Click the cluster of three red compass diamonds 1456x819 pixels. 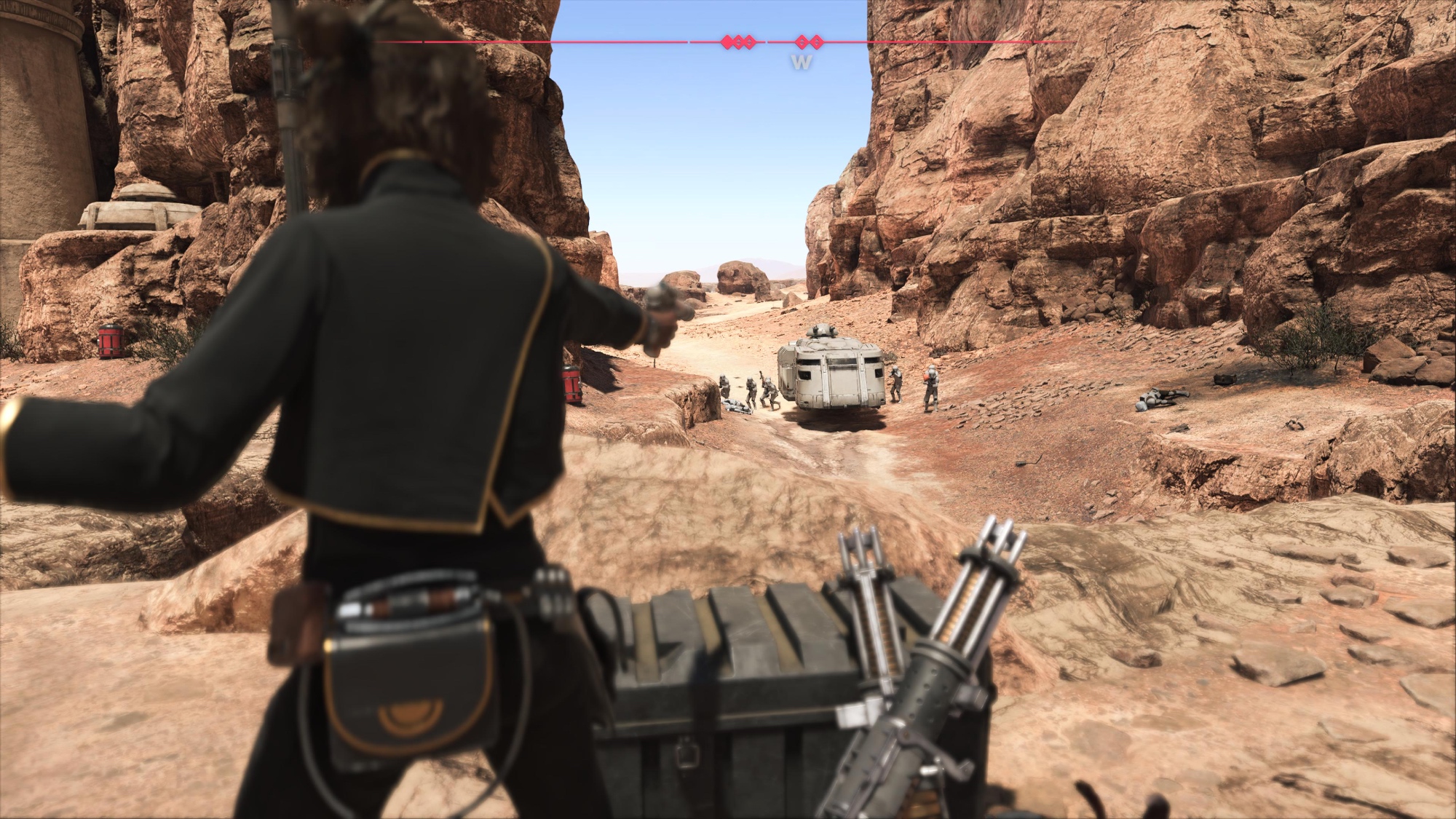[x=738, y=42]
